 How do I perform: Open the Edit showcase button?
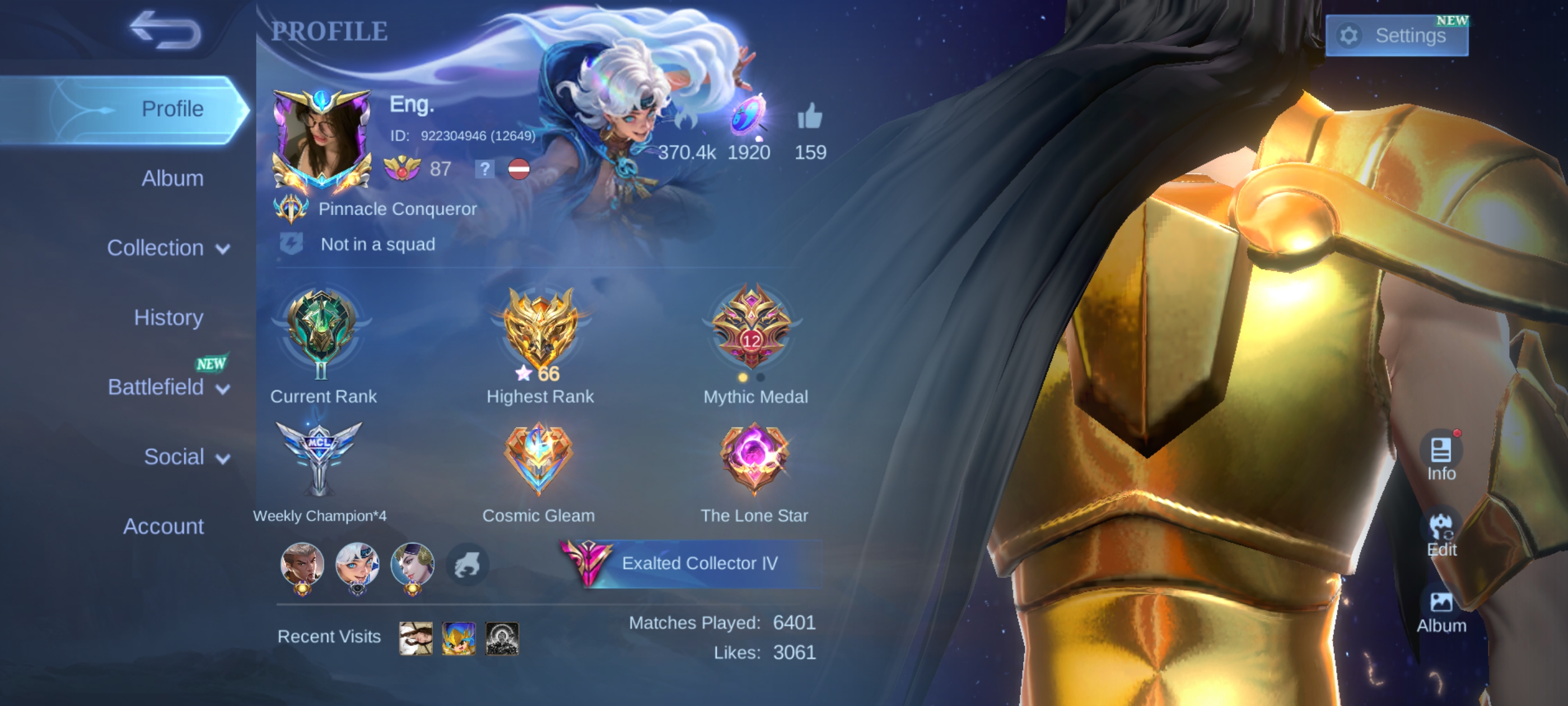click(1441, 533)
